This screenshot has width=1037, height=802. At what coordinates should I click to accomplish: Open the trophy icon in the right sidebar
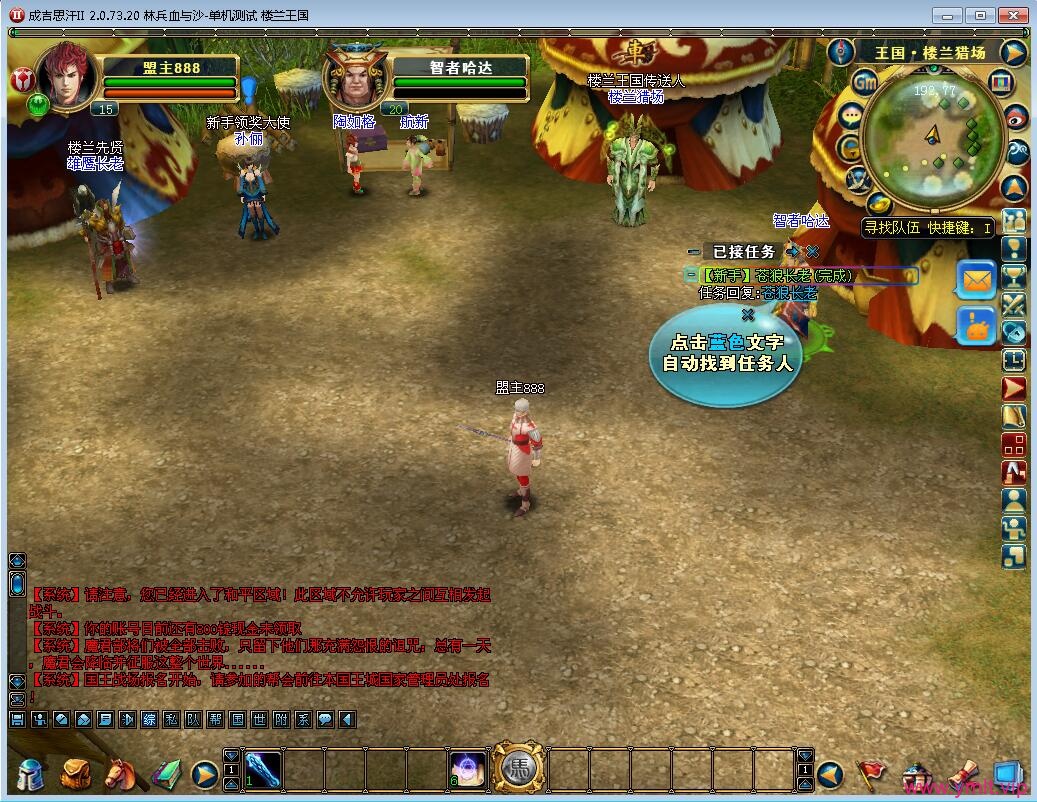[1014, 277]
